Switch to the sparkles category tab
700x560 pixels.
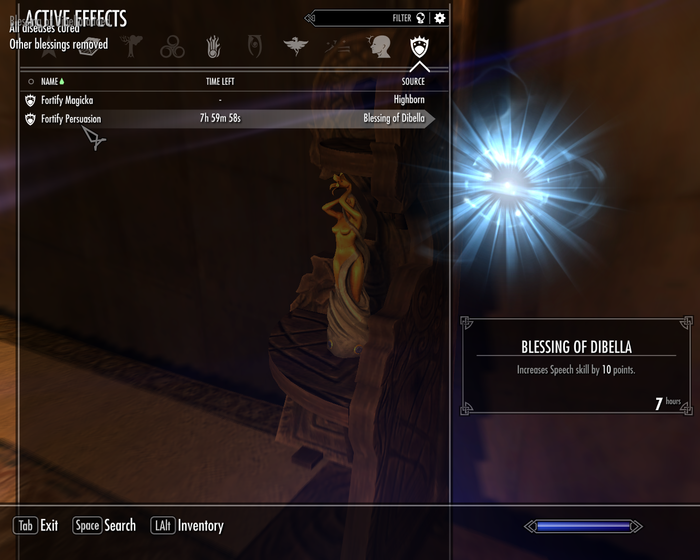(338, 46)
